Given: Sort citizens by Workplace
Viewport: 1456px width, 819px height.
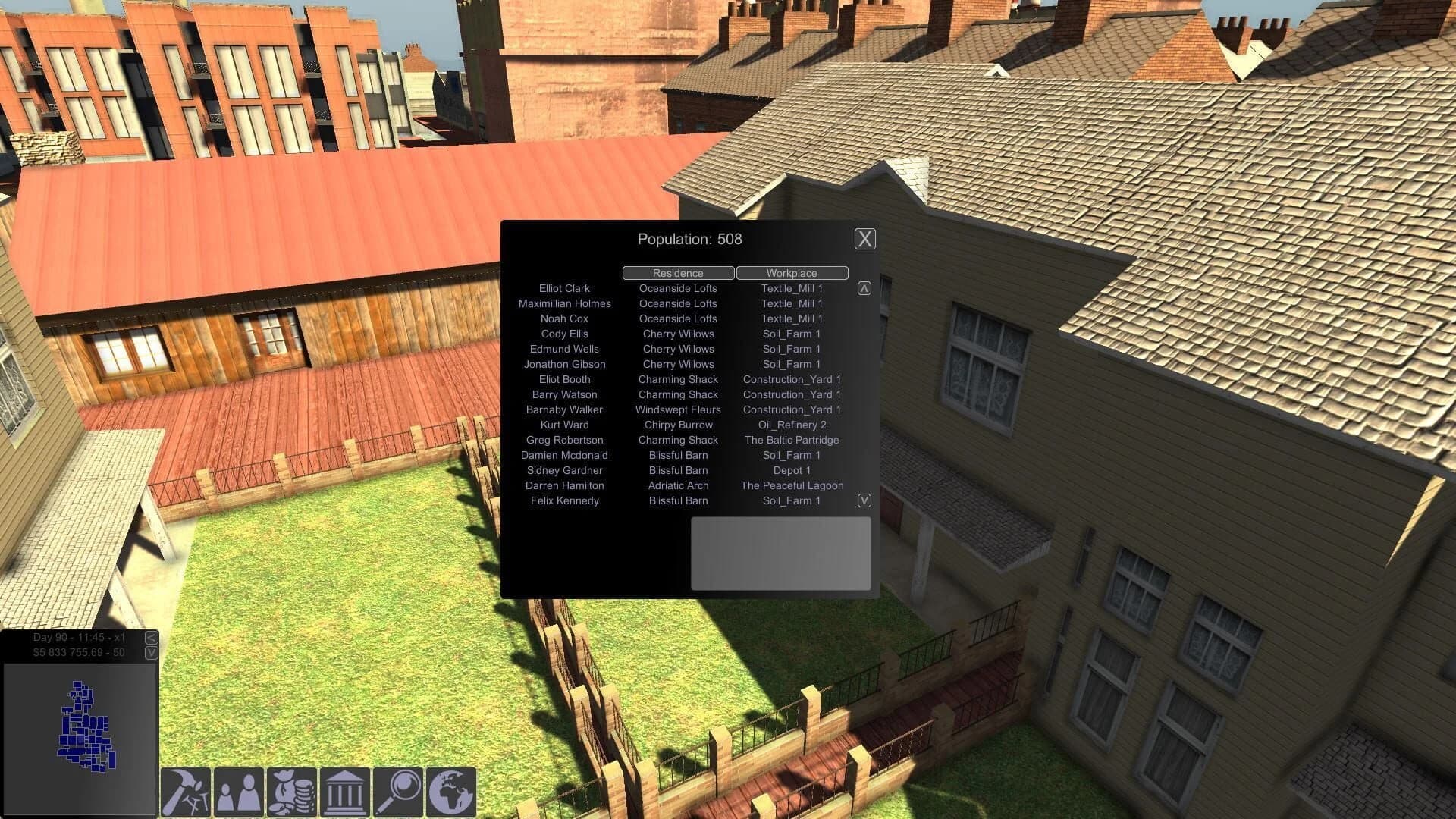Looking at the screenshot, I should pyautogui.click(x=792, y=273).
